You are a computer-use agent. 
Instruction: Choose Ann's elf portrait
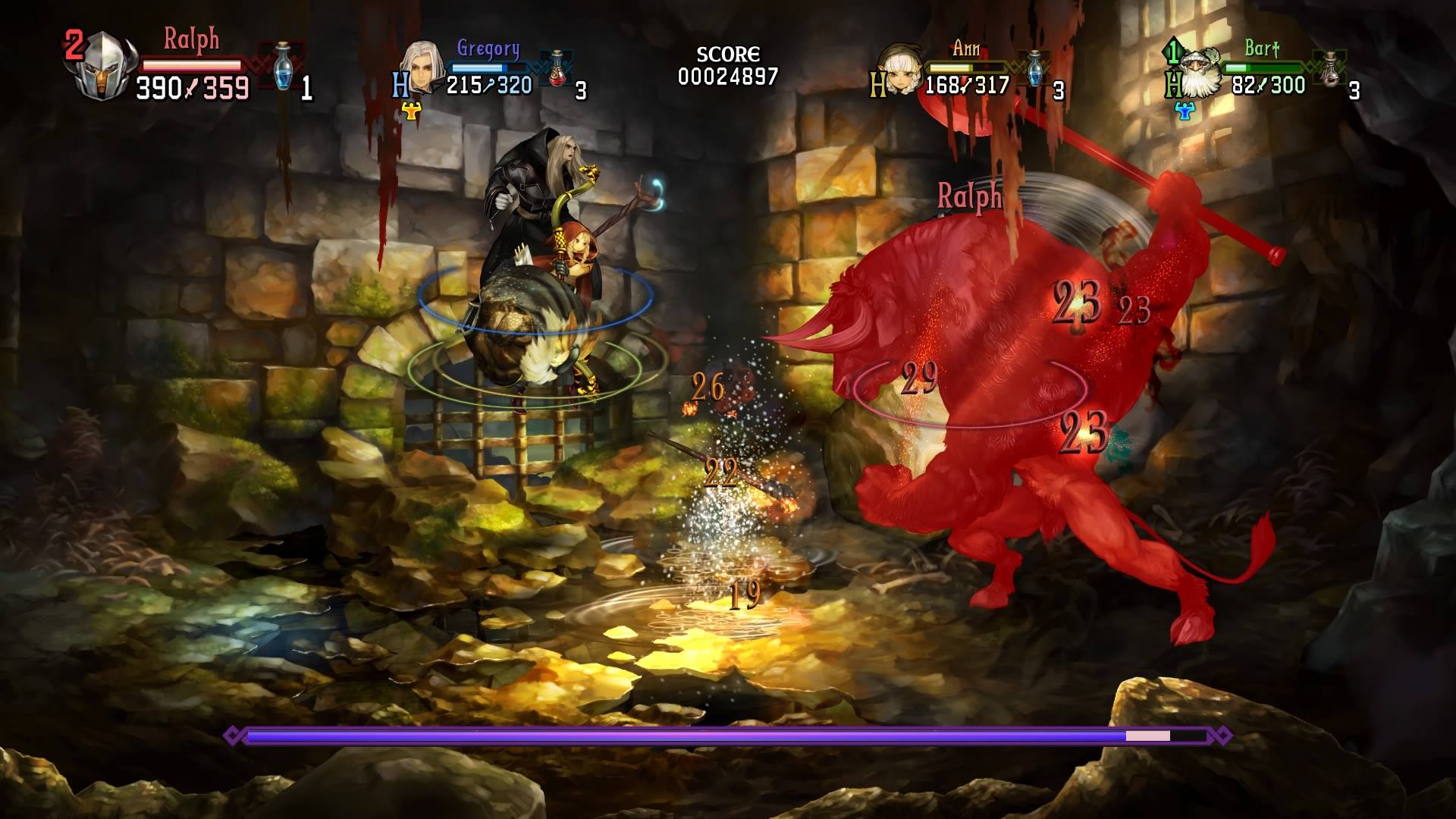pos(900,71)
